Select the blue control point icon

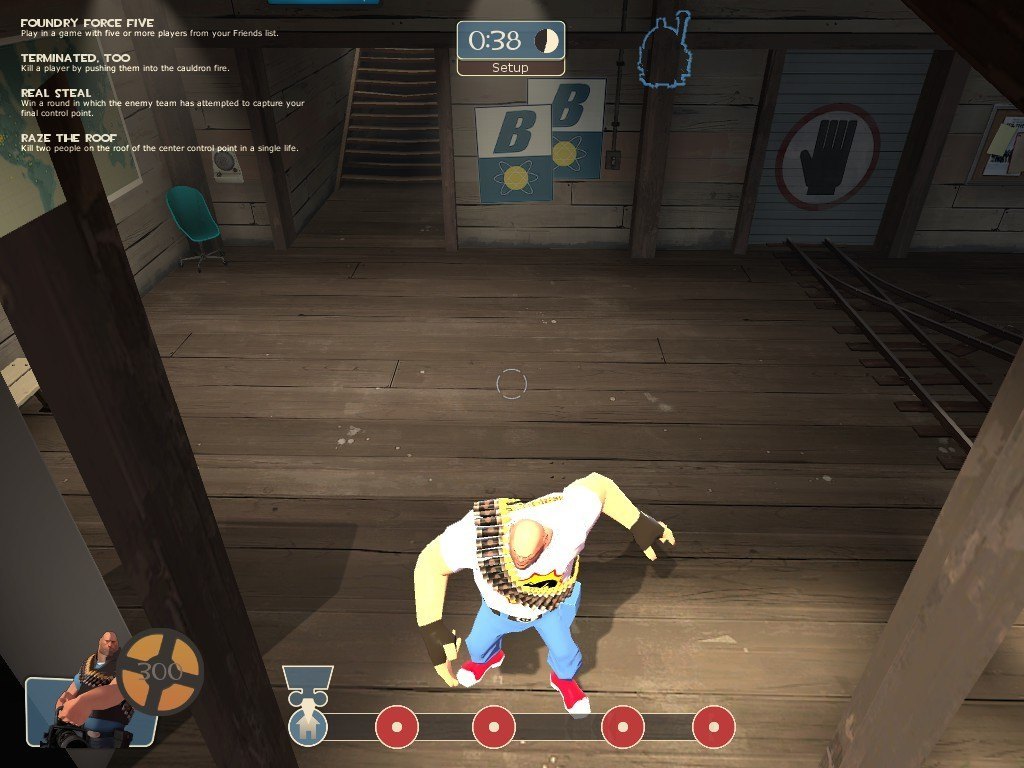(x=308, y=726)
